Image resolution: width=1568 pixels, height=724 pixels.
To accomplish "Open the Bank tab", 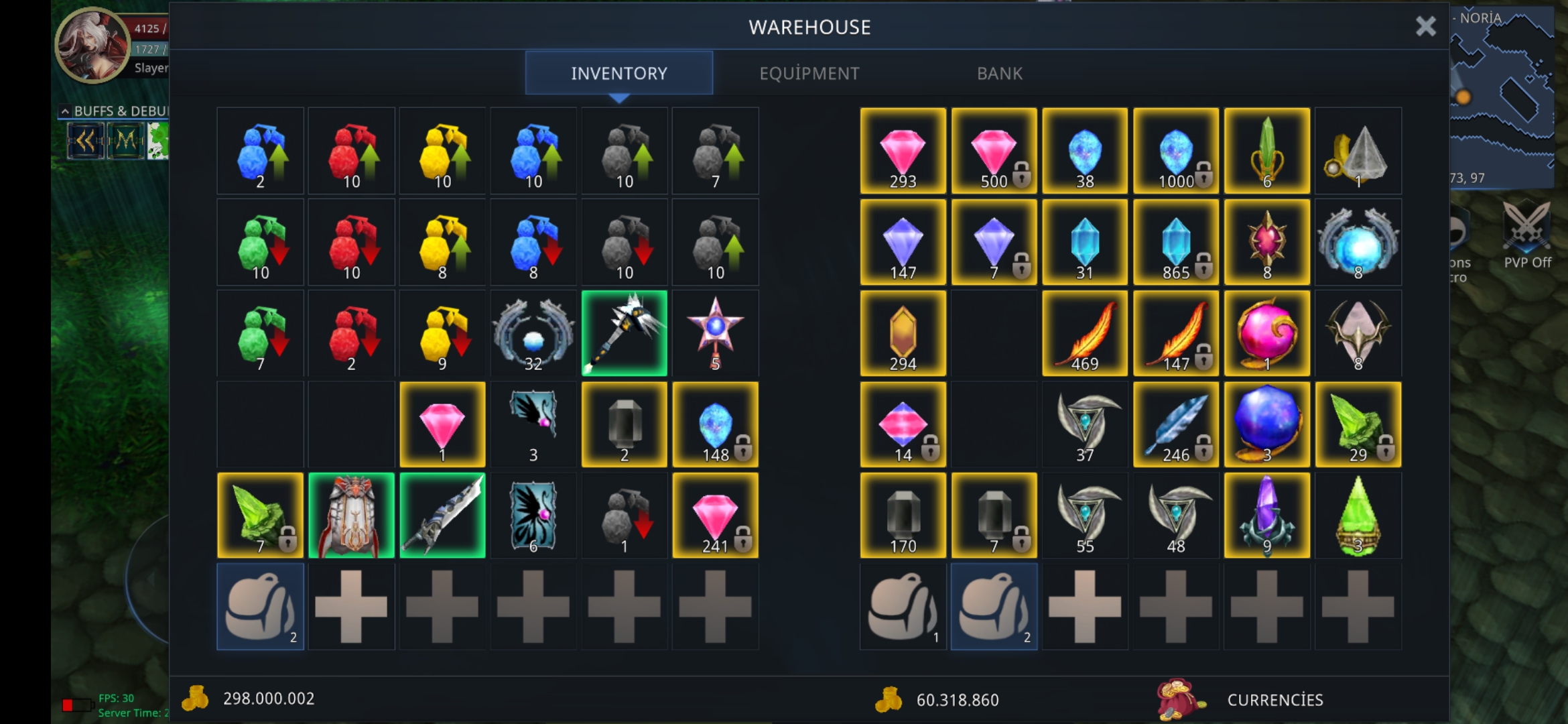I will [999, 73].
